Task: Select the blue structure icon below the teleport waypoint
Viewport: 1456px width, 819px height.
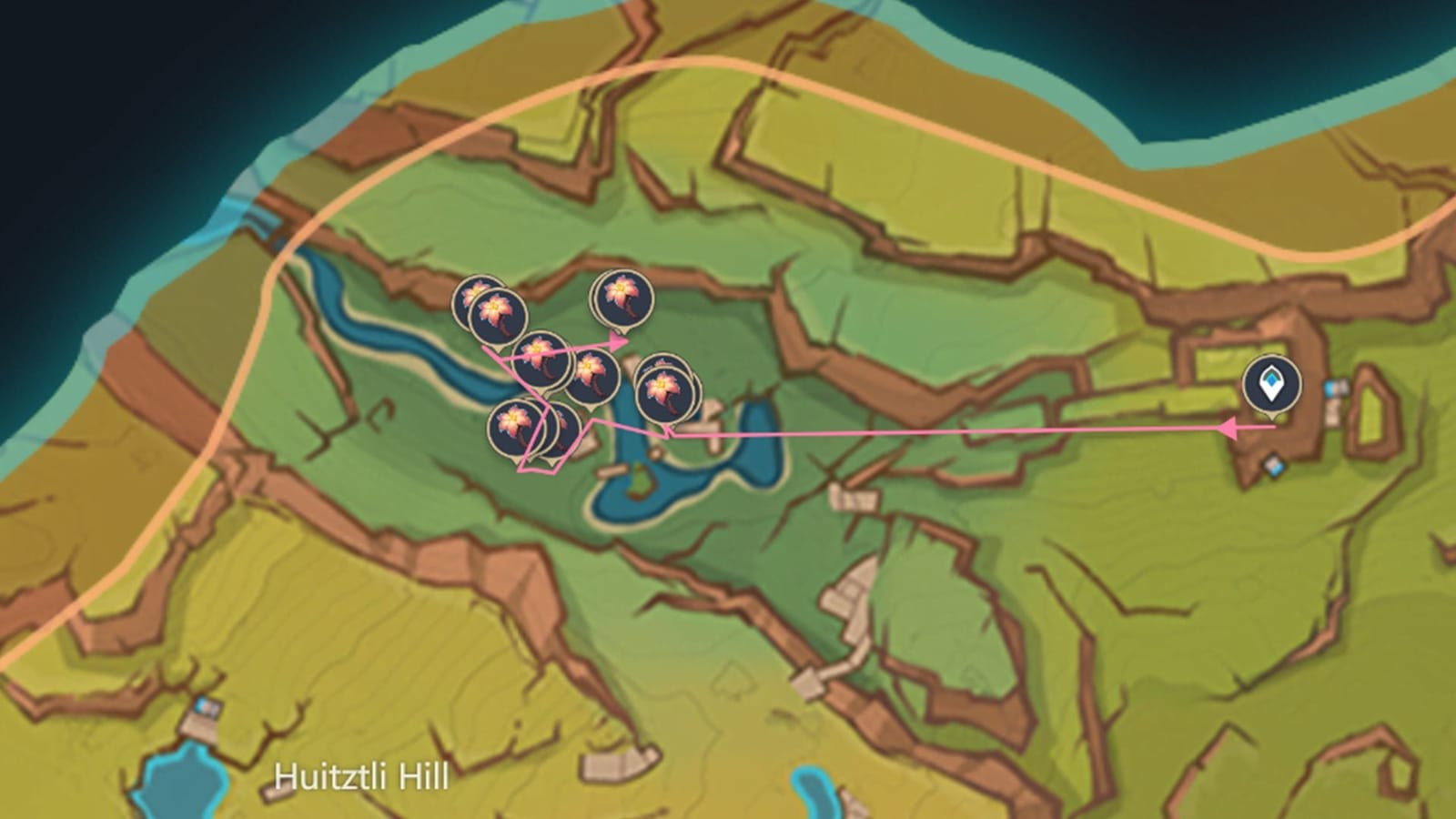Action: tap(1273, 465)
